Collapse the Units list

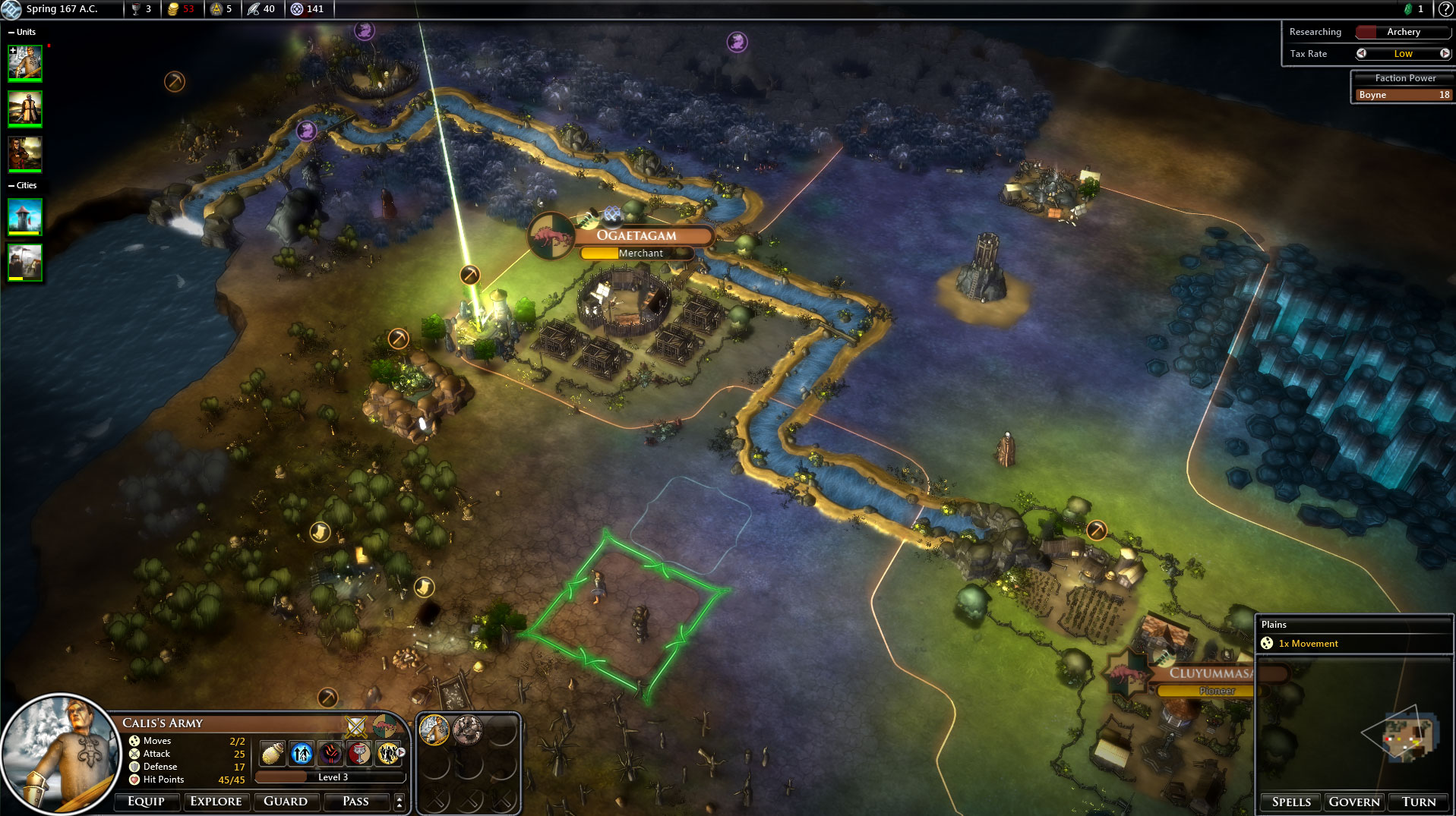[11, 32]
